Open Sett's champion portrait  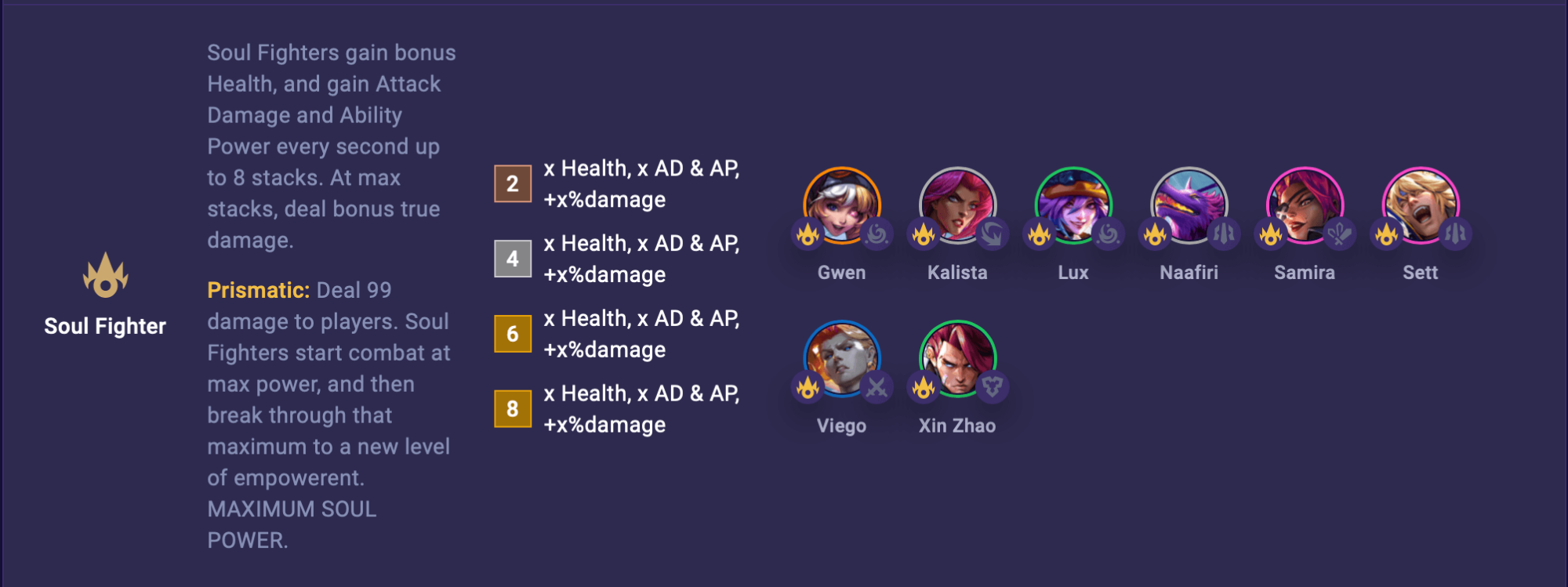pos(1421,205)
